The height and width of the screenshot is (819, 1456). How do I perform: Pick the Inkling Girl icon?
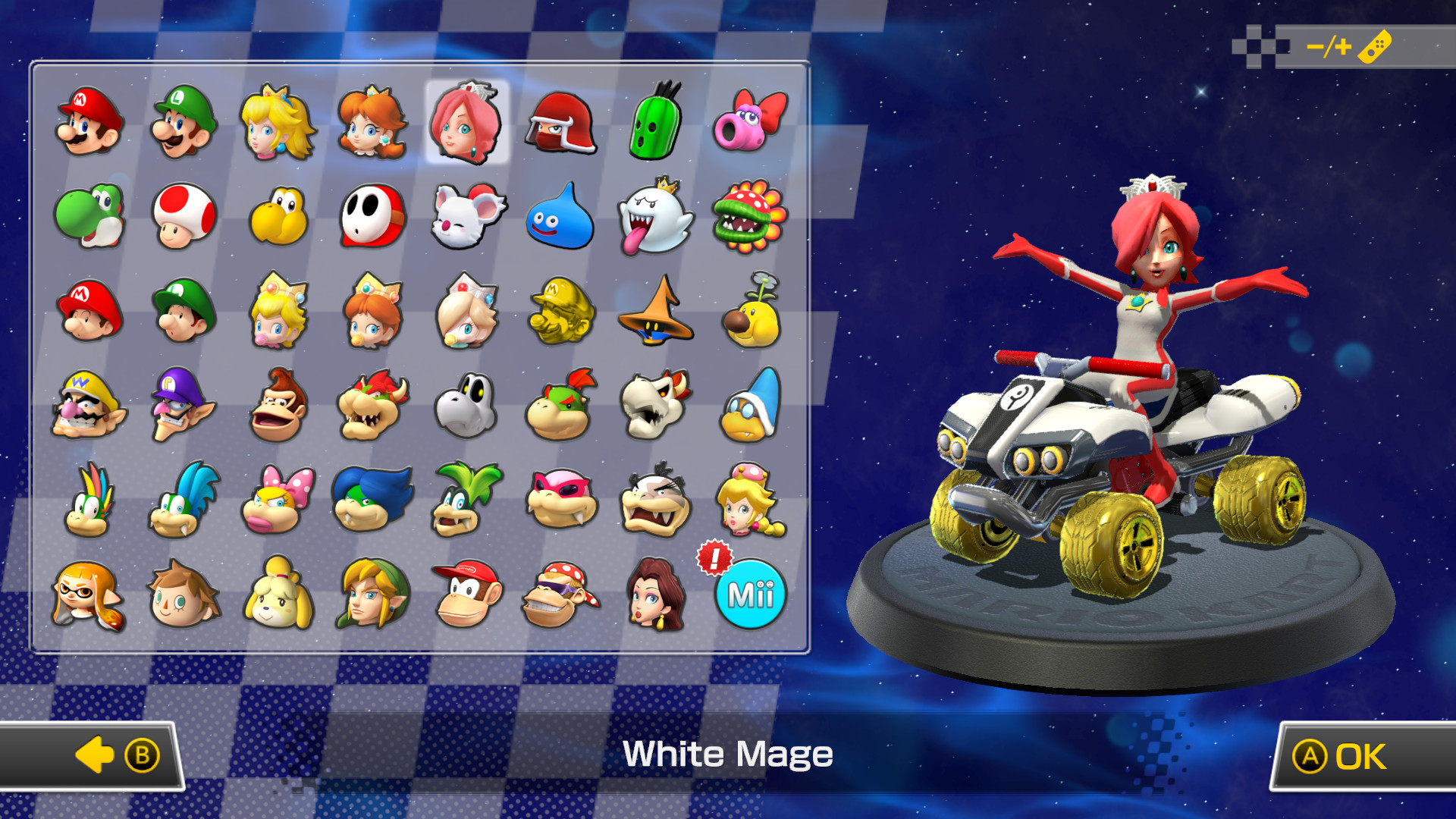(x=89, y=595)
